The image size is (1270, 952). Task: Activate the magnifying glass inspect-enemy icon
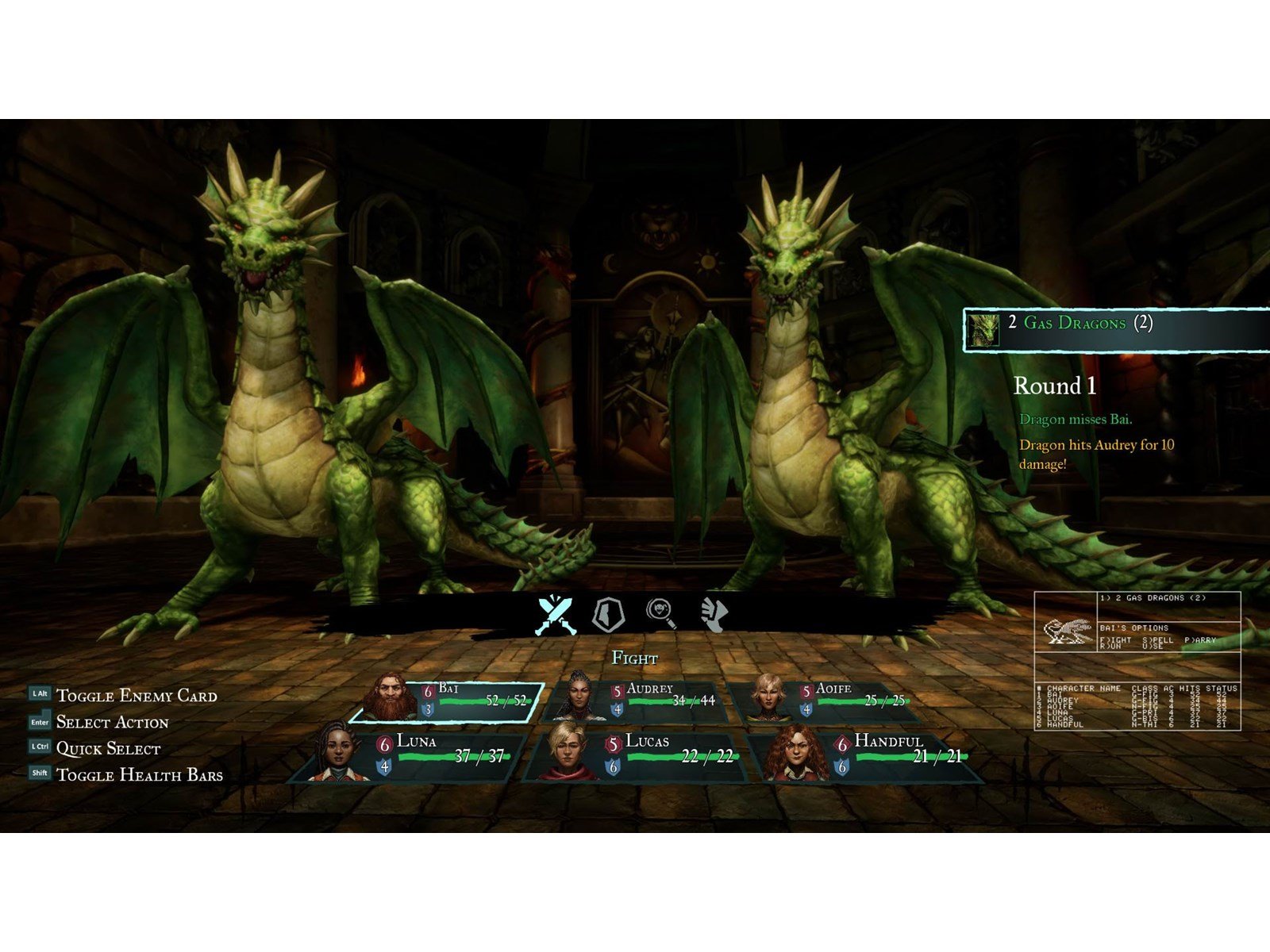661,612
